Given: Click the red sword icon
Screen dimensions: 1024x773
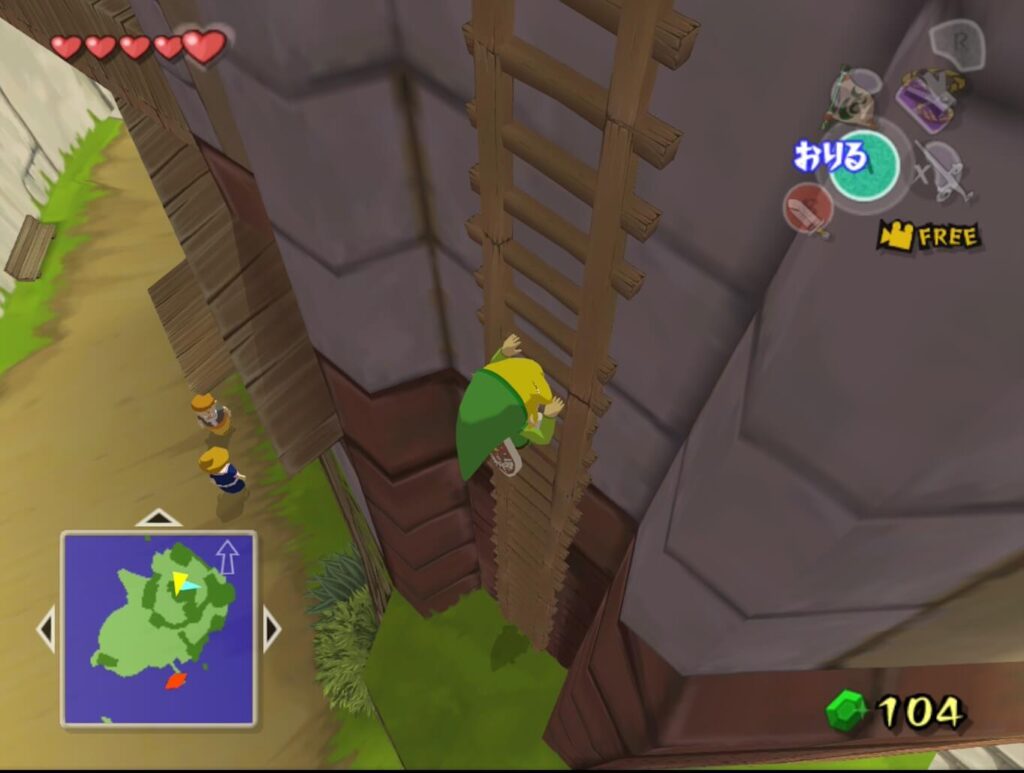Looking at the screenshot, I should 808,208.
